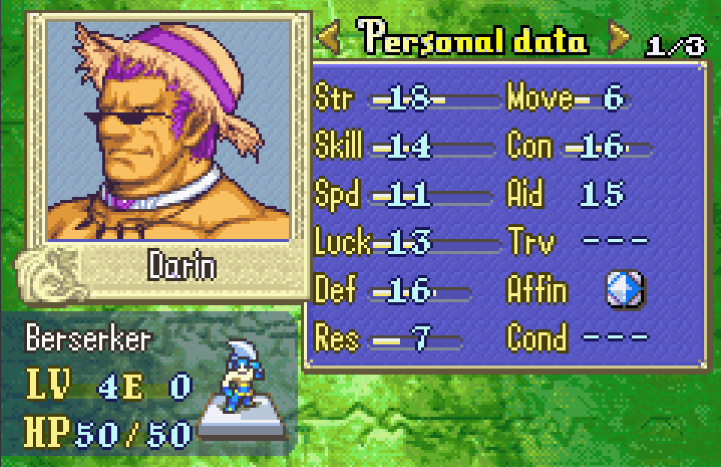721x467 pixels.
Task: Go to the previous page using the left arrow
Action: (x=330, y=40)
